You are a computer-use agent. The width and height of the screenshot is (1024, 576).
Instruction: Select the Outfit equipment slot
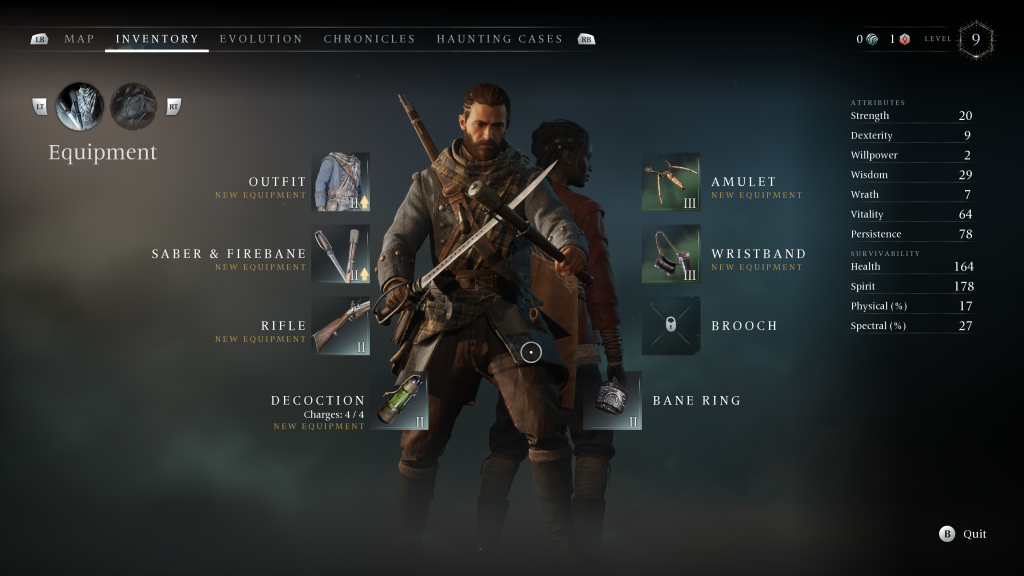coord(340,182)
